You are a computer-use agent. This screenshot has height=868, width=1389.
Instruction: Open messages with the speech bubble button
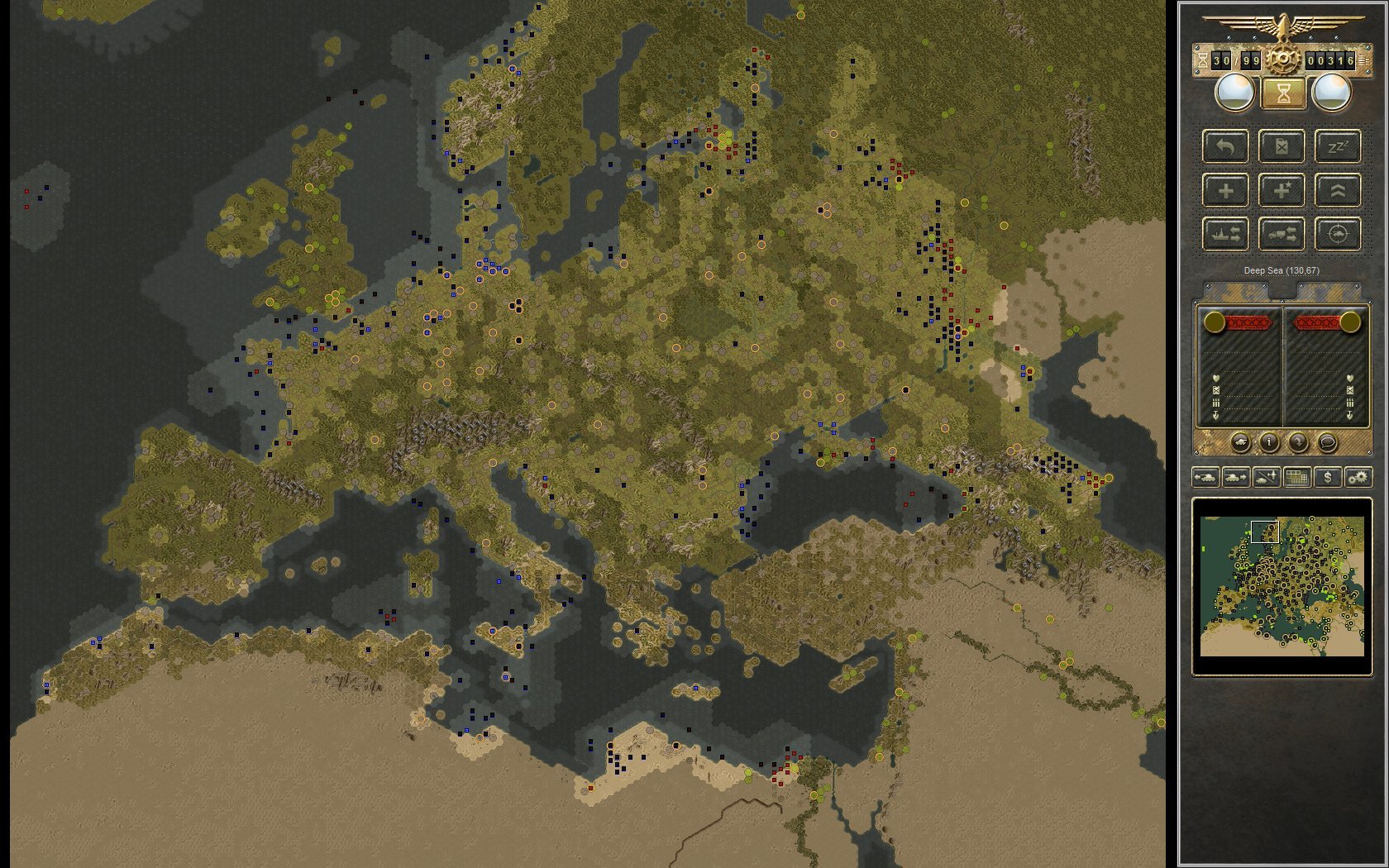coord(1328,443)
